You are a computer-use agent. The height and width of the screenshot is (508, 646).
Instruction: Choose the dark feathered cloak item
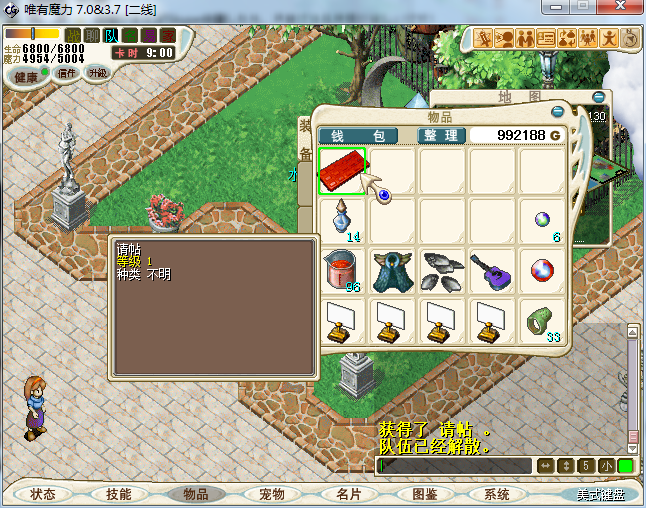click(392, 271)
